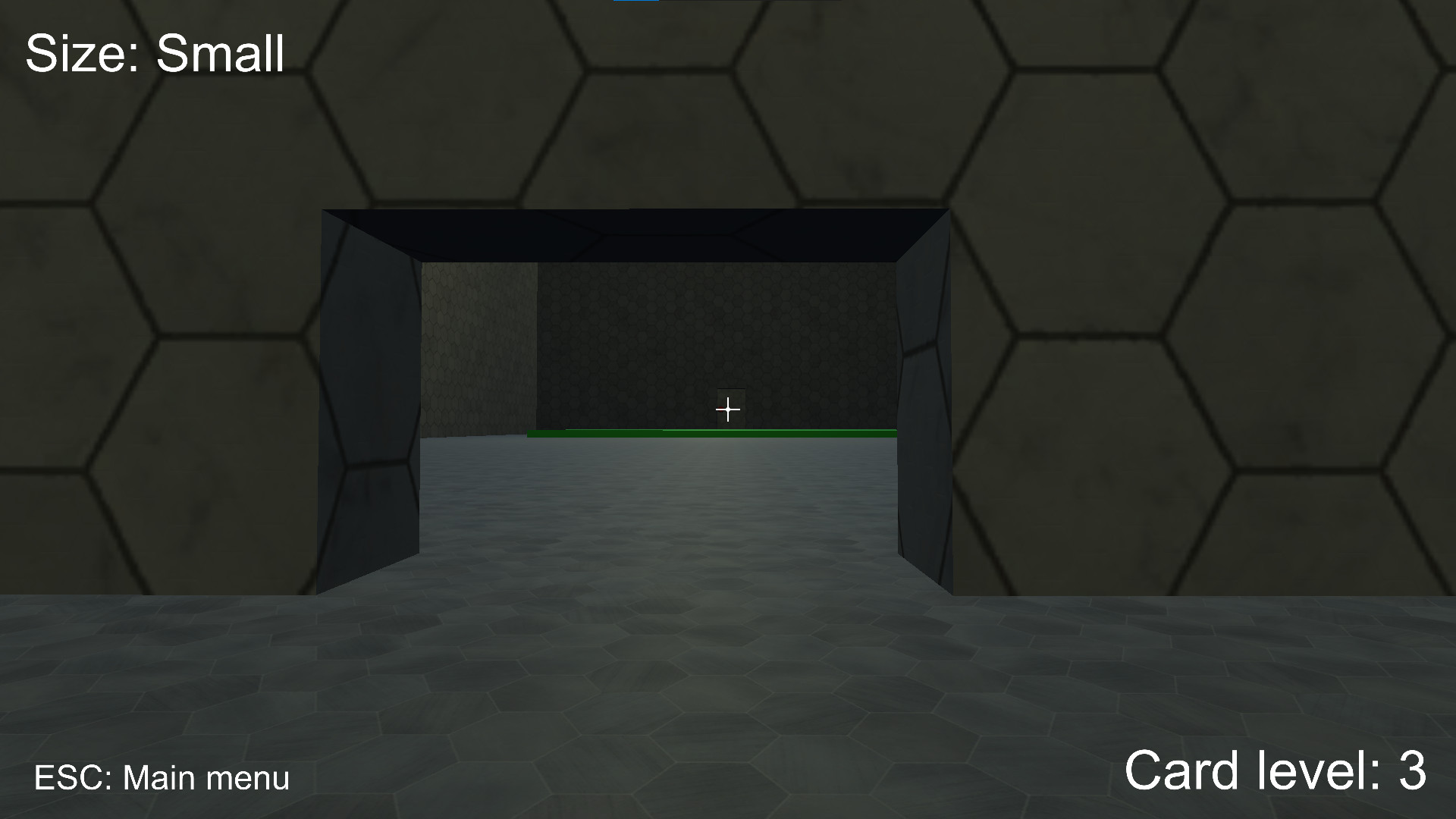Click the dark doorway ceiling
Viewport: 1456px width, 819px height.
(637, 231)
